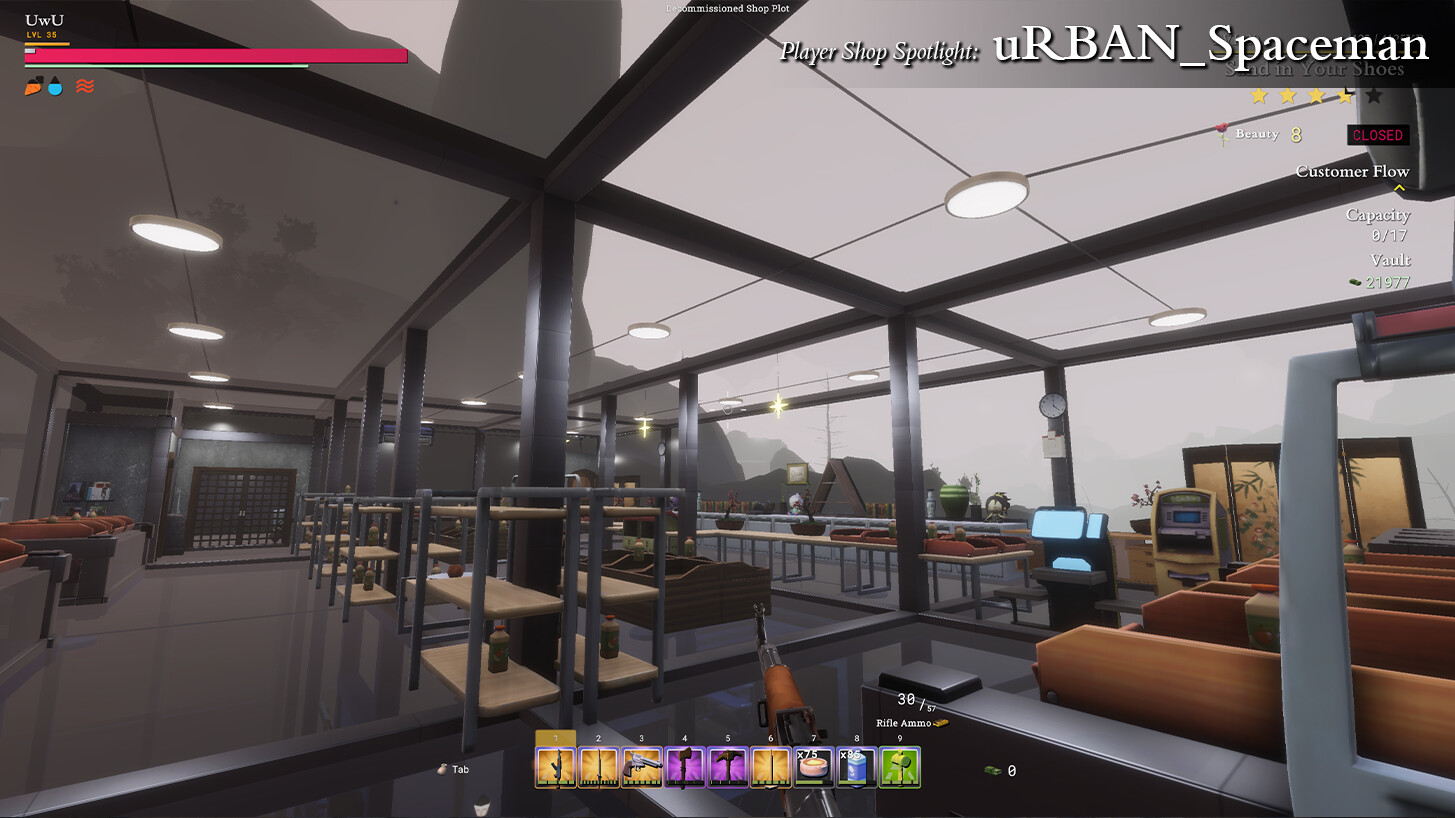
Task: Toggle the shop CLOSED sign to open
Action: click(1378, 135)
